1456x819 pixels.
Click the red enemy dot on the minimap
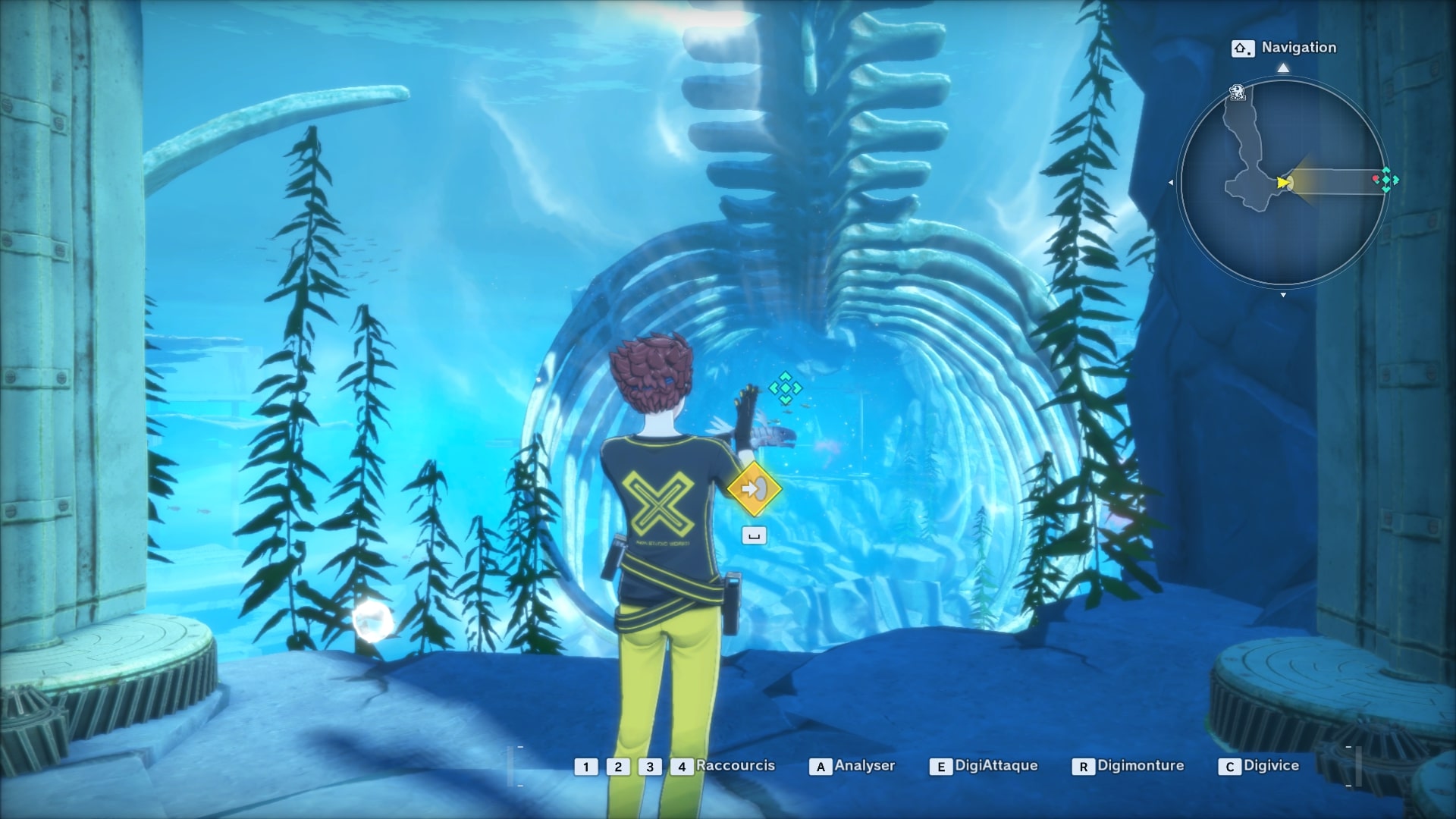coord(1376,177)
